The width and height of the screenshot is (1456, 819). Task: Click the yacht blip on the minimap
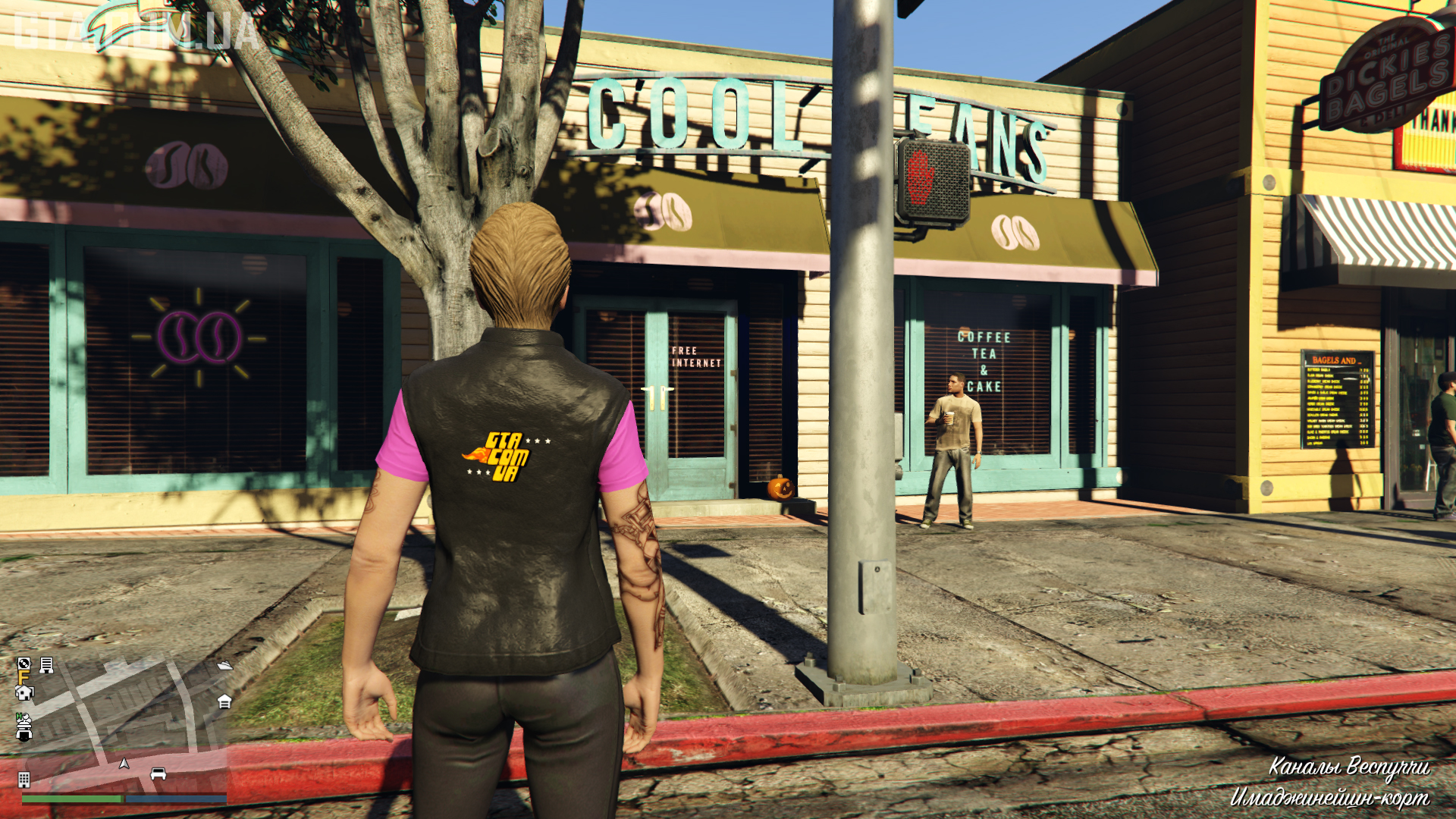[x=224, y=665]
